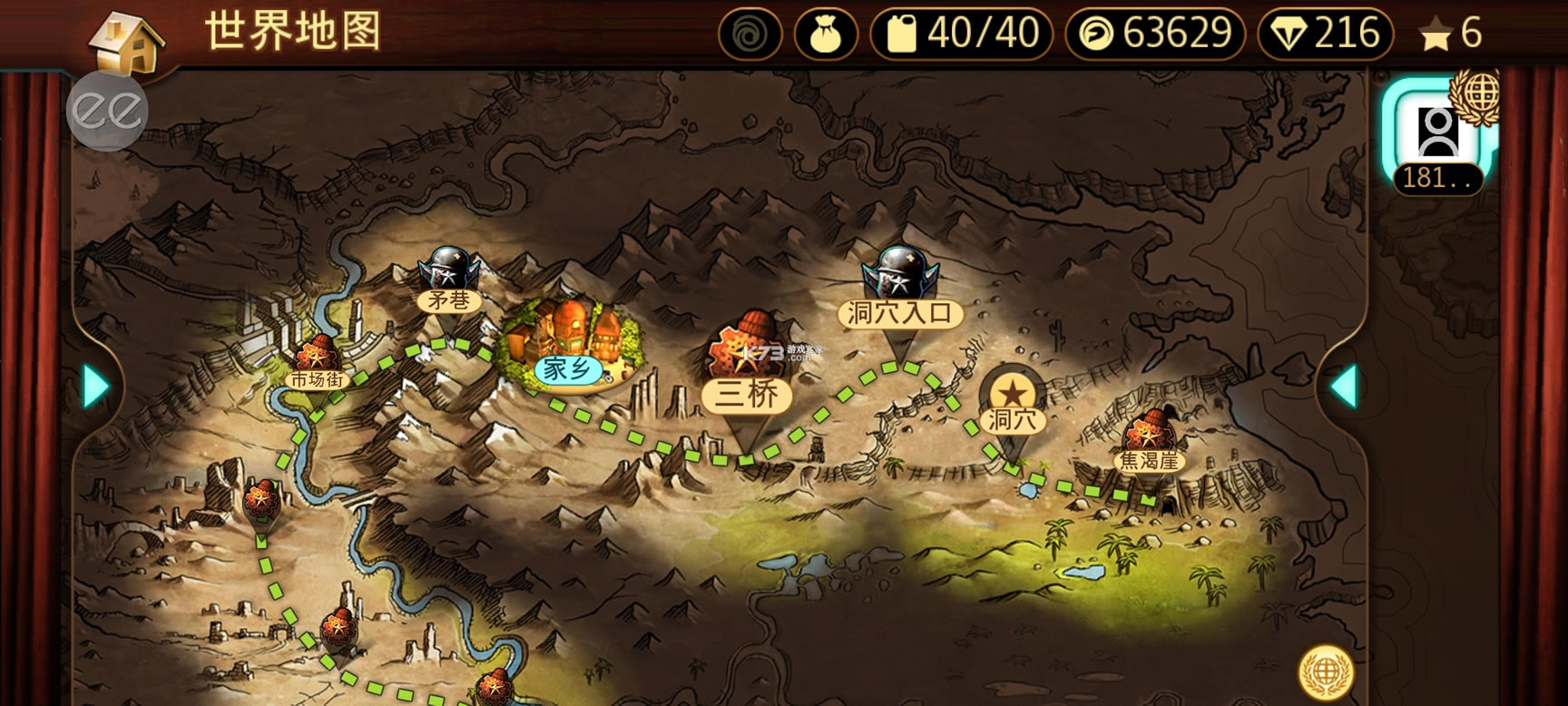Pan map with the right-edge arrow
Screen dimensions: 1568x706
pyautogui.click(x=1344, y=386)
